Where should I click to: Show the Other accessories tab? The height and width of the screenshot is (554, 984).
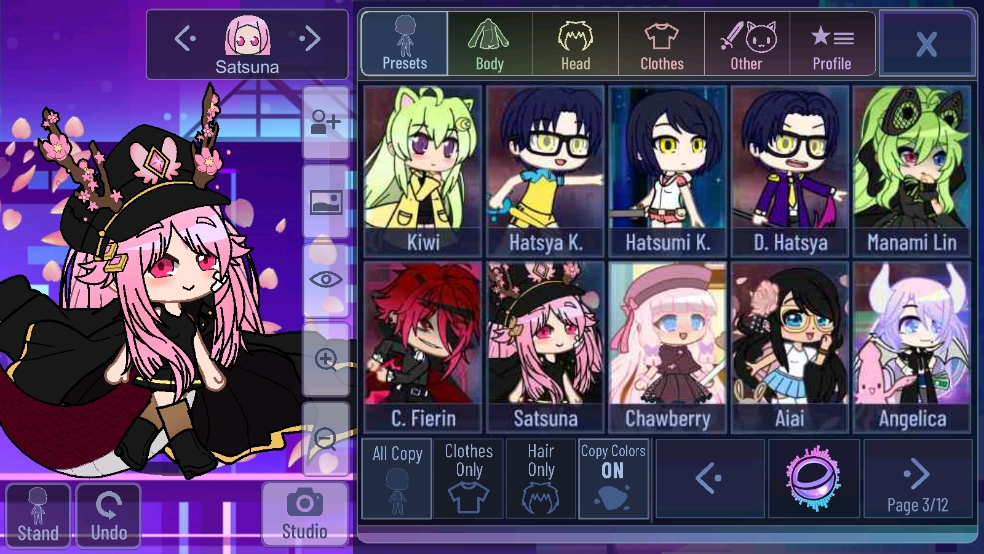(746, 44)
